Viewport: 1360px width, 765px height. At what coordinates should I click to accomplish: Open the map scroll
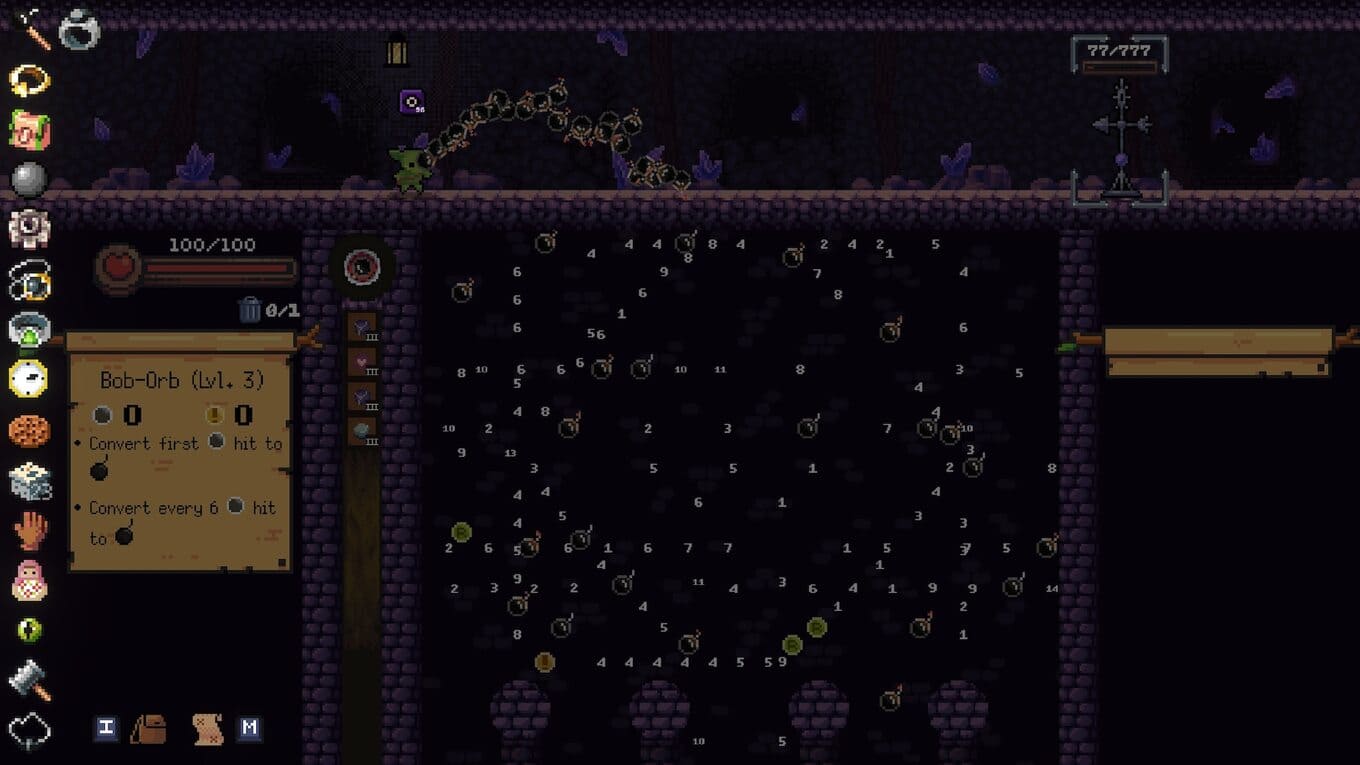click(207, 728)
